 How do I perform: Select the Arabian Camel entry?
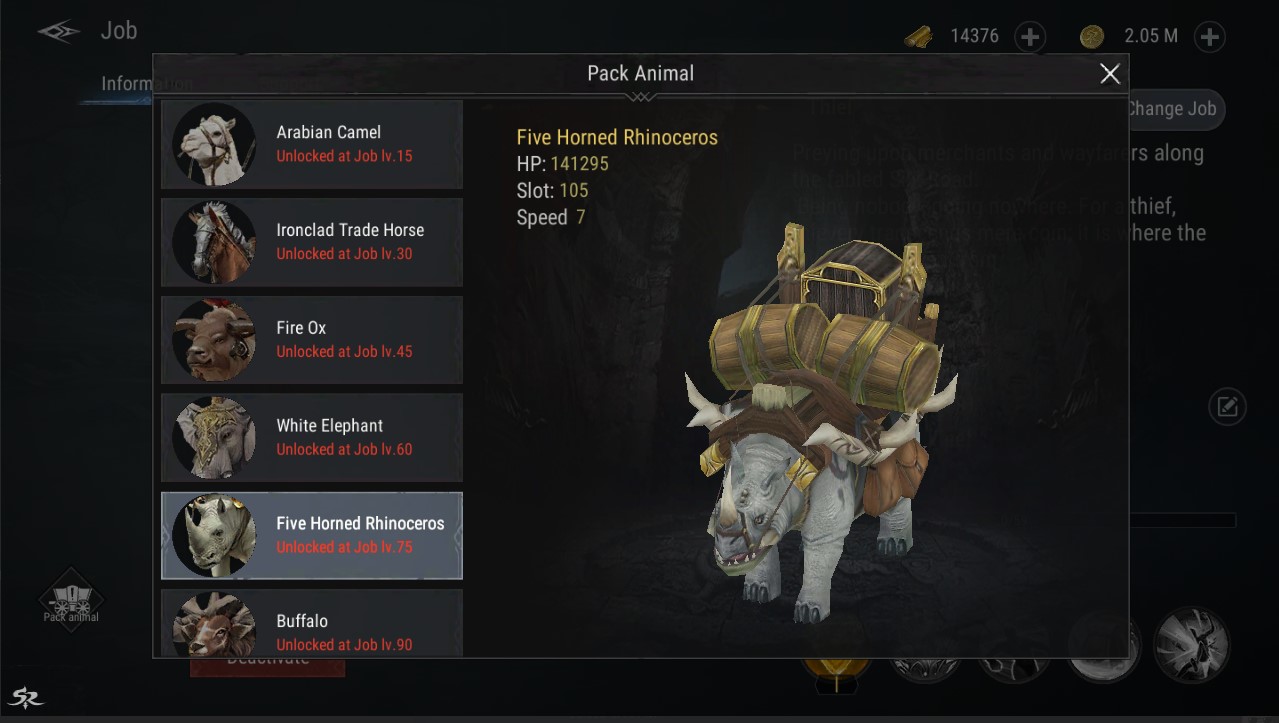[x=312, y=144]
